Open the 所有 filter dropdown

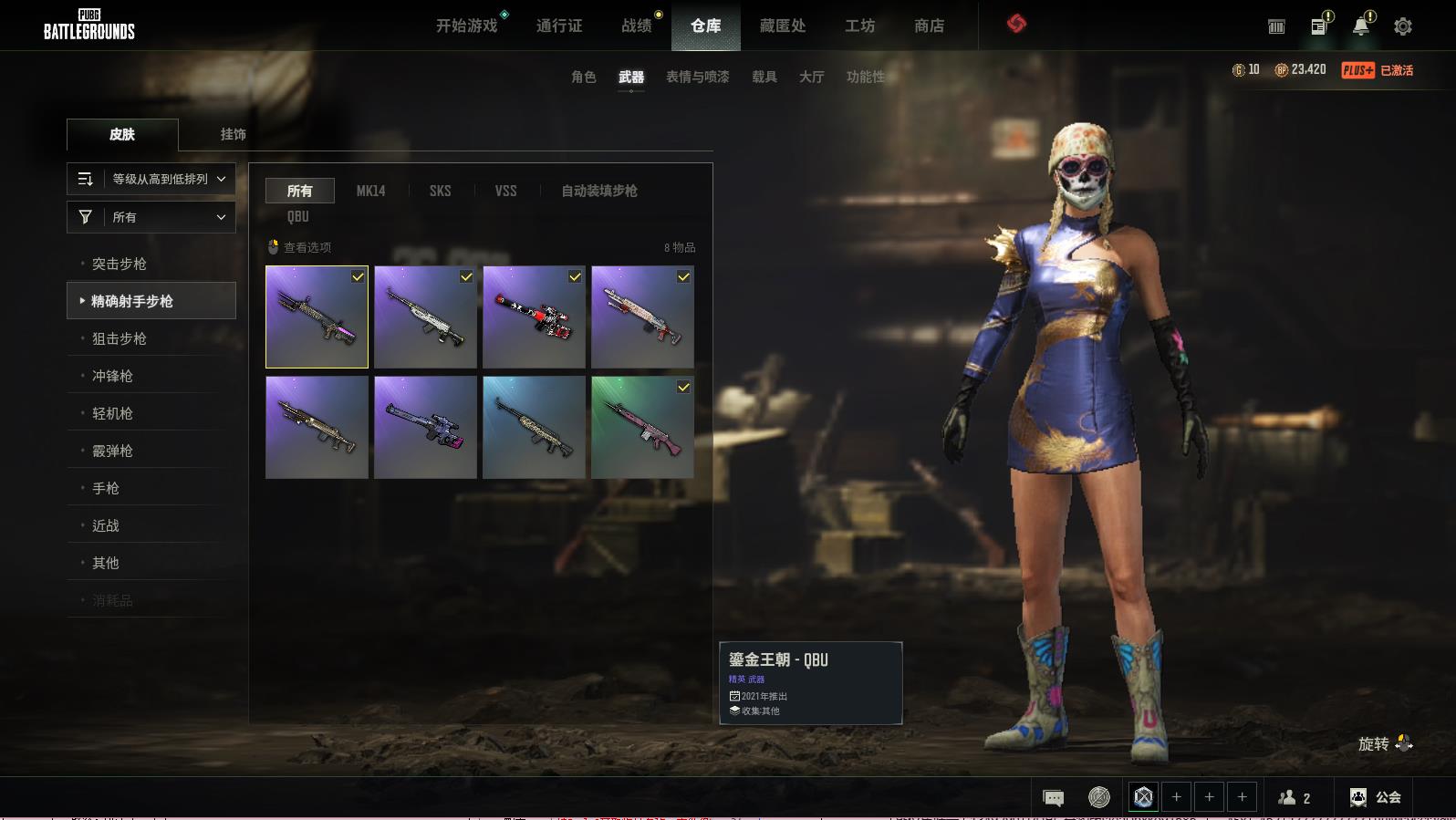point(151,217)
